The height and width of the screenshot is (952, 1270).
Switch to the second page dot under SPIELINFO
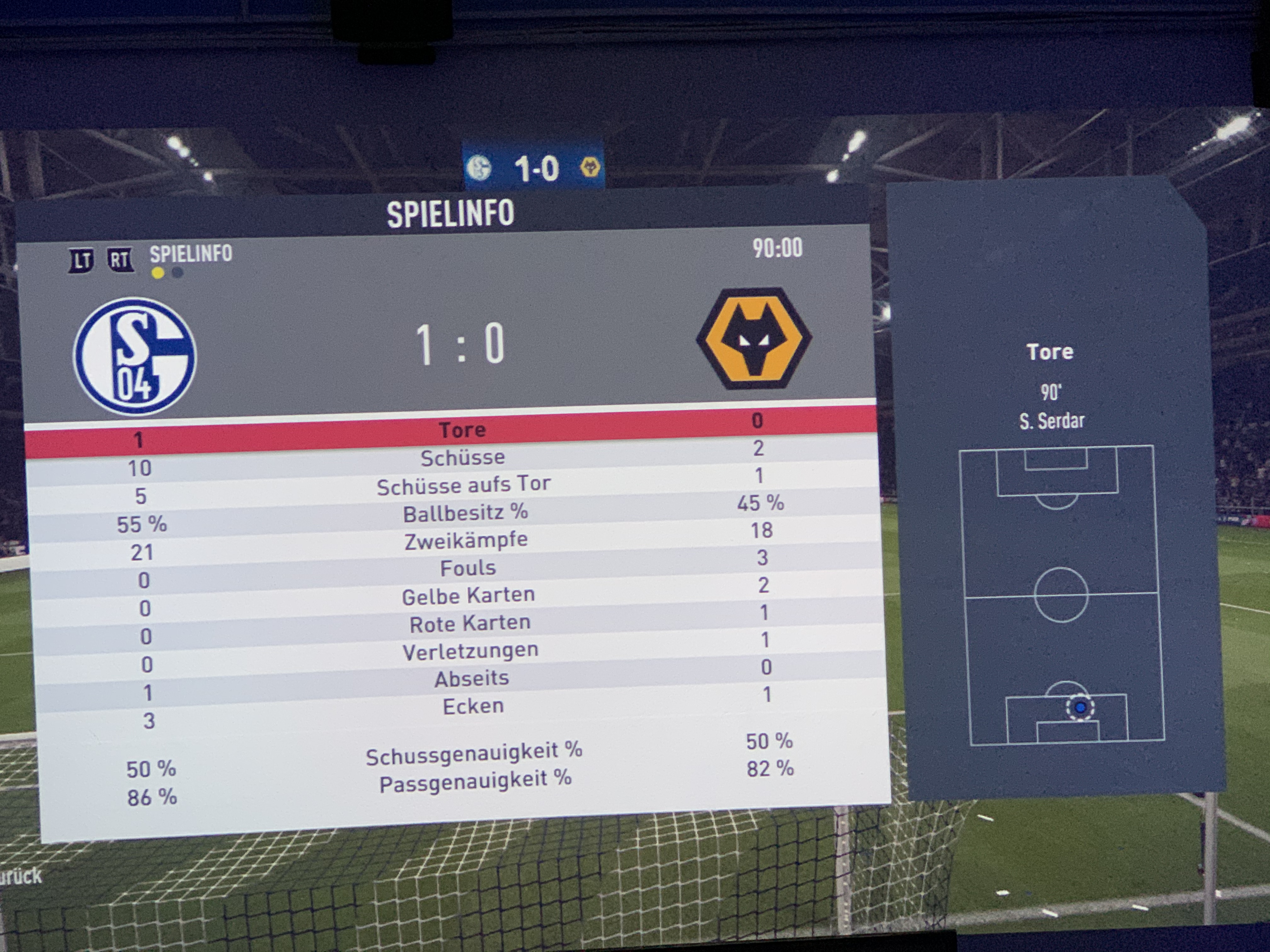178,273
